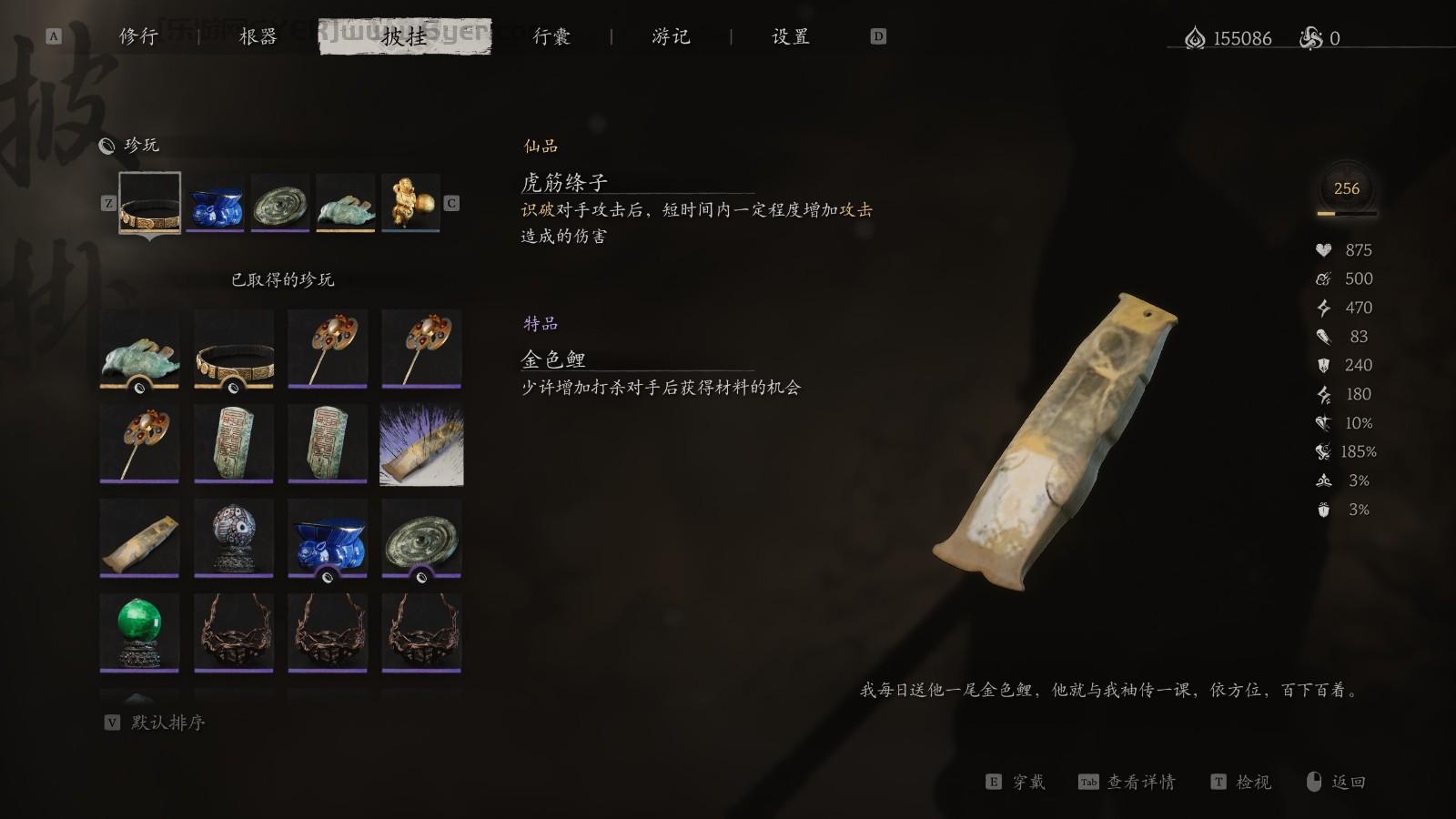Click the currency icon showing 155086
The width and height of the screenshot is (1456, 819).
click(x=1195, y=38)
